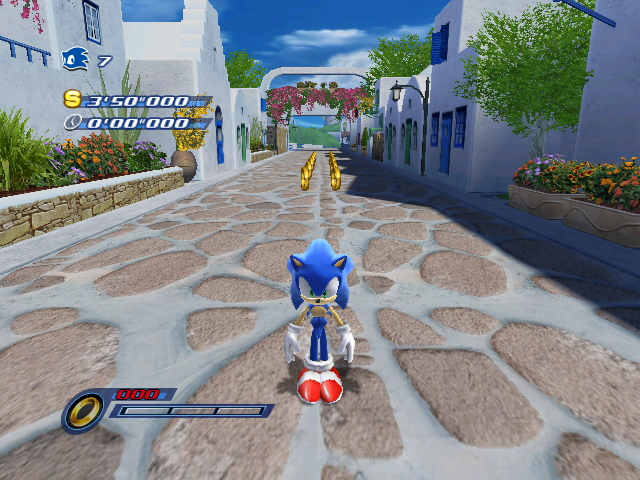This screenshot has height=480, width=640.
Task: Select the gold ring counter icon
Action: pos(85,409)
